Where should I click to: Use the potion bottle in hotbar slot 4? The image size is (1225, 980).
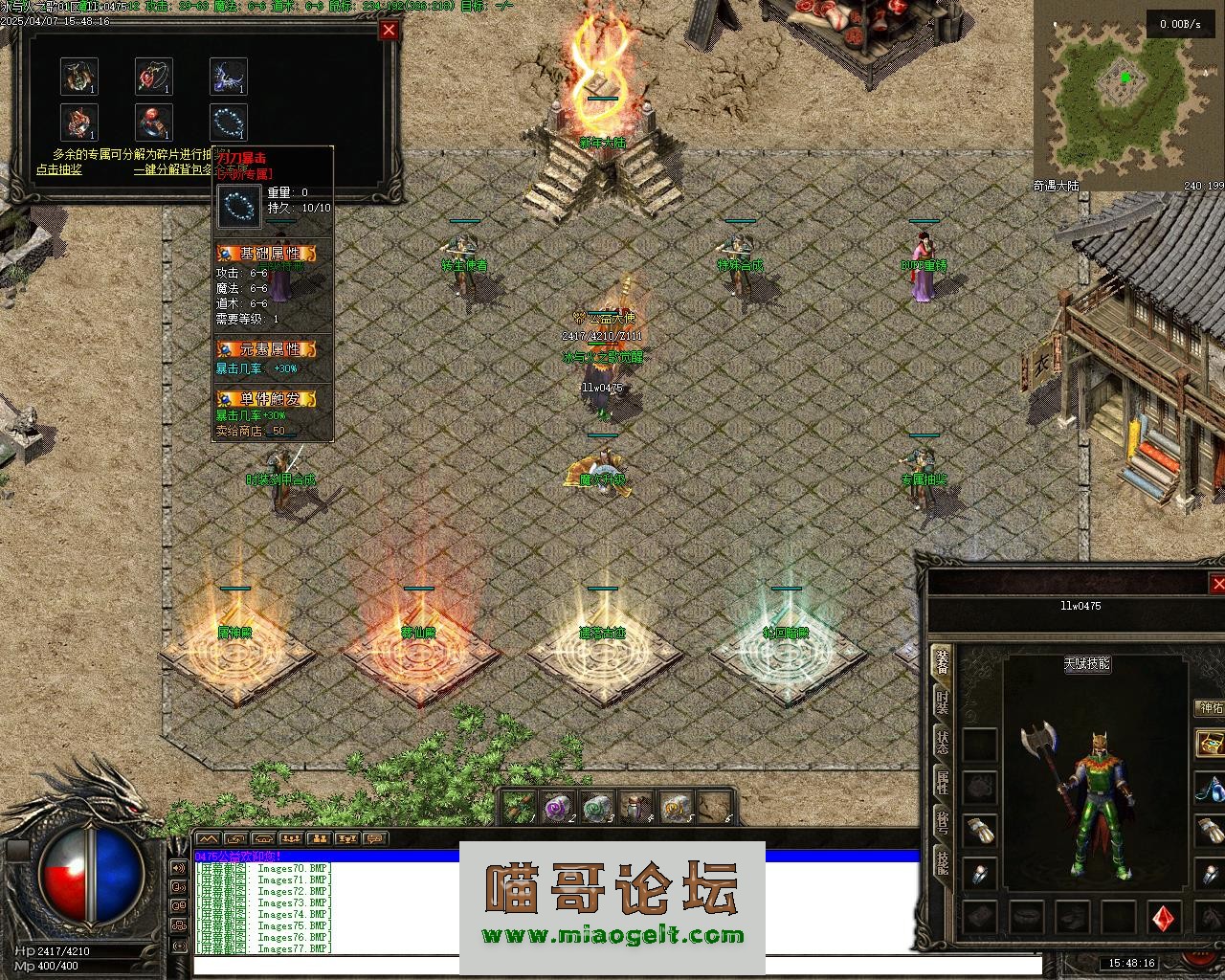click(x=635, y=809)
